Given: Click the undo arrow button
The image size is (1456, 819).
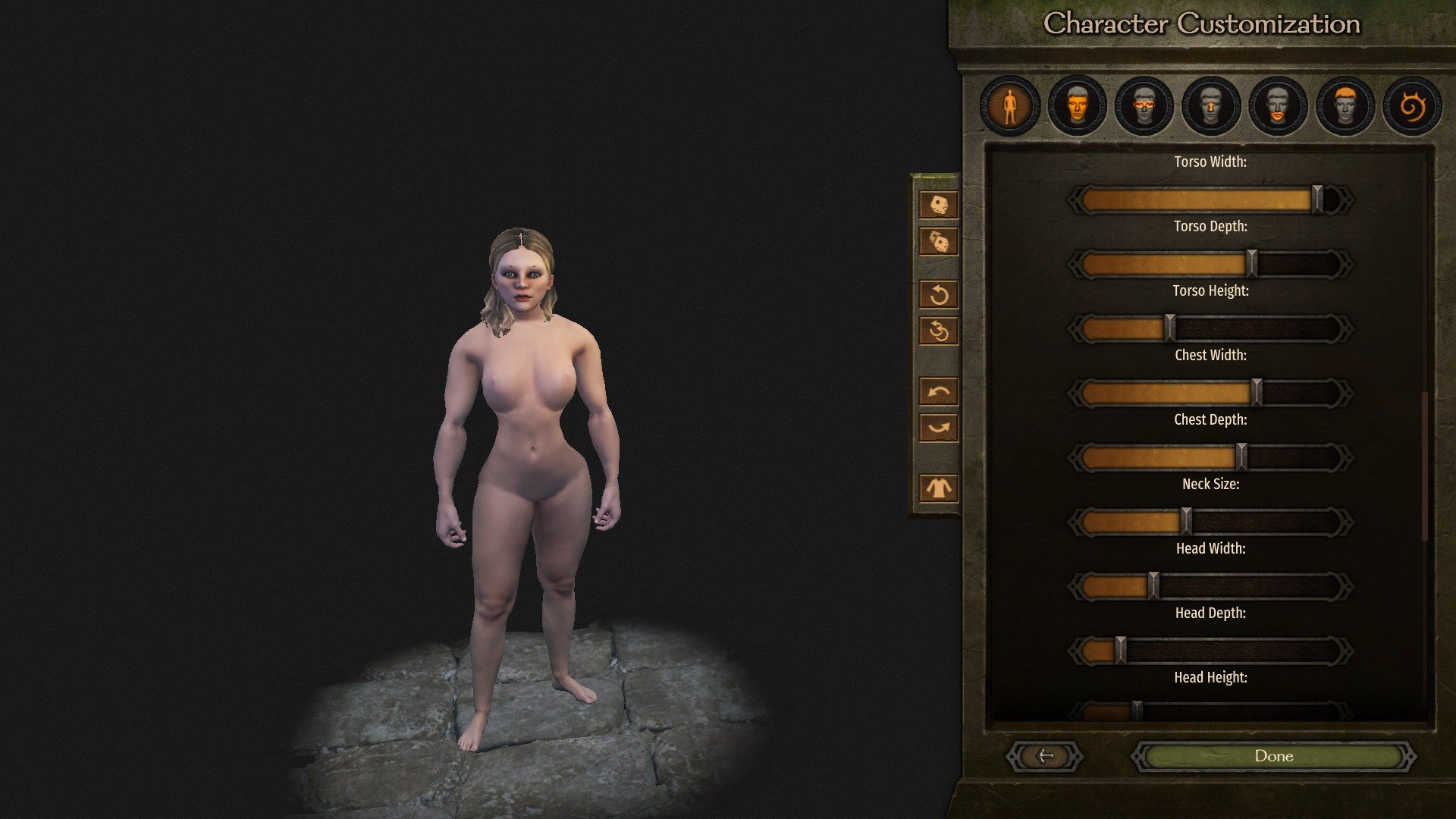Looking at the screenshot, I should click(939, 392).
